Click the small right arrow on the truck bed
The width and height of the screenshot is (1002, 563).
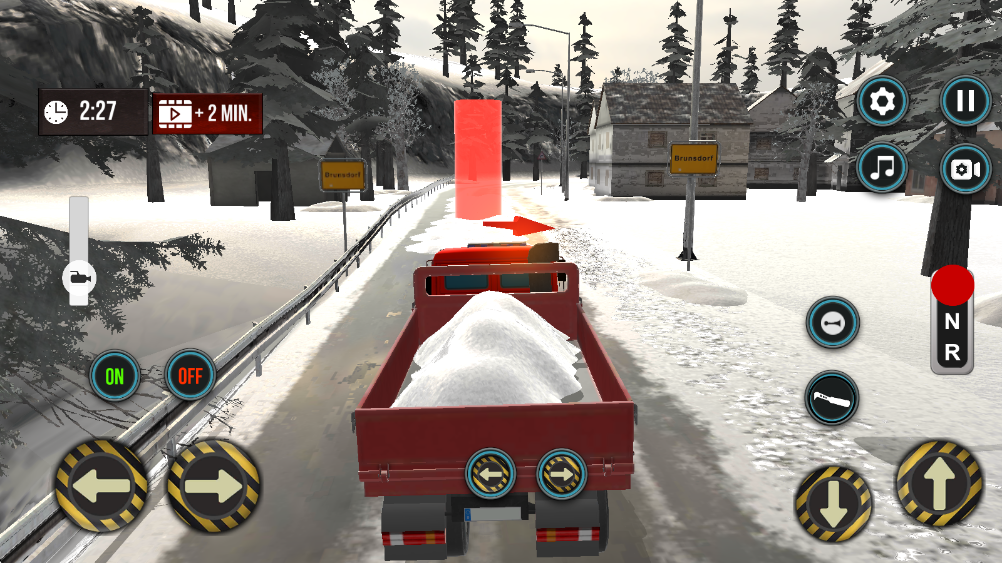click(561, 473)
